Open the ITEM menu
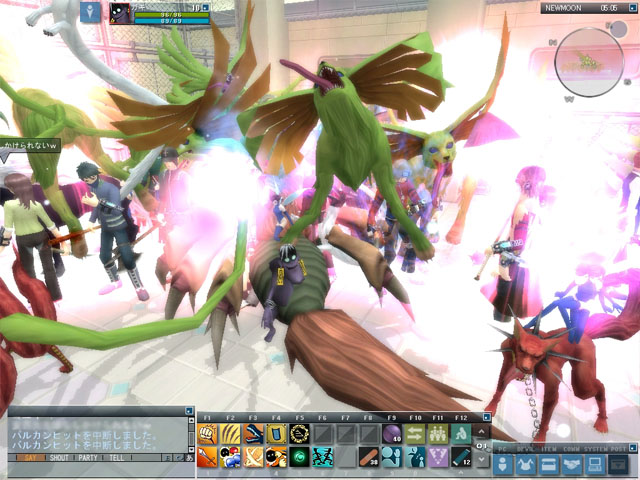This screenshot has width=640, height=480. [x=549, y=464]
